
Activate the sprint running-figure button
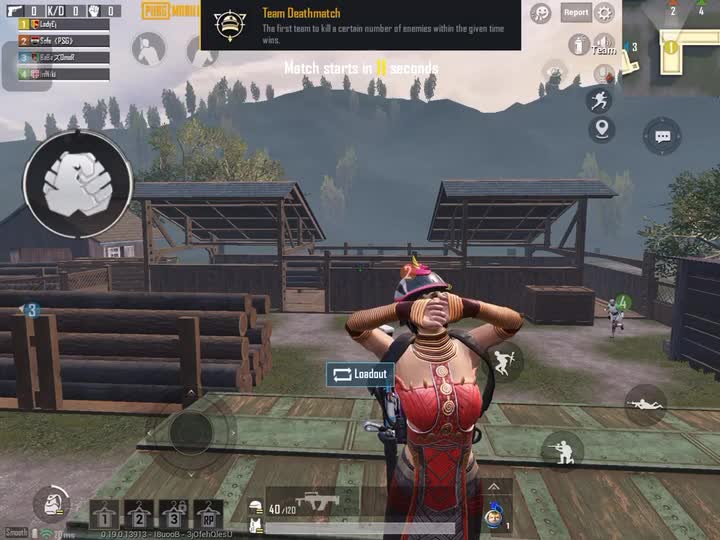click(x=600, y=100)
